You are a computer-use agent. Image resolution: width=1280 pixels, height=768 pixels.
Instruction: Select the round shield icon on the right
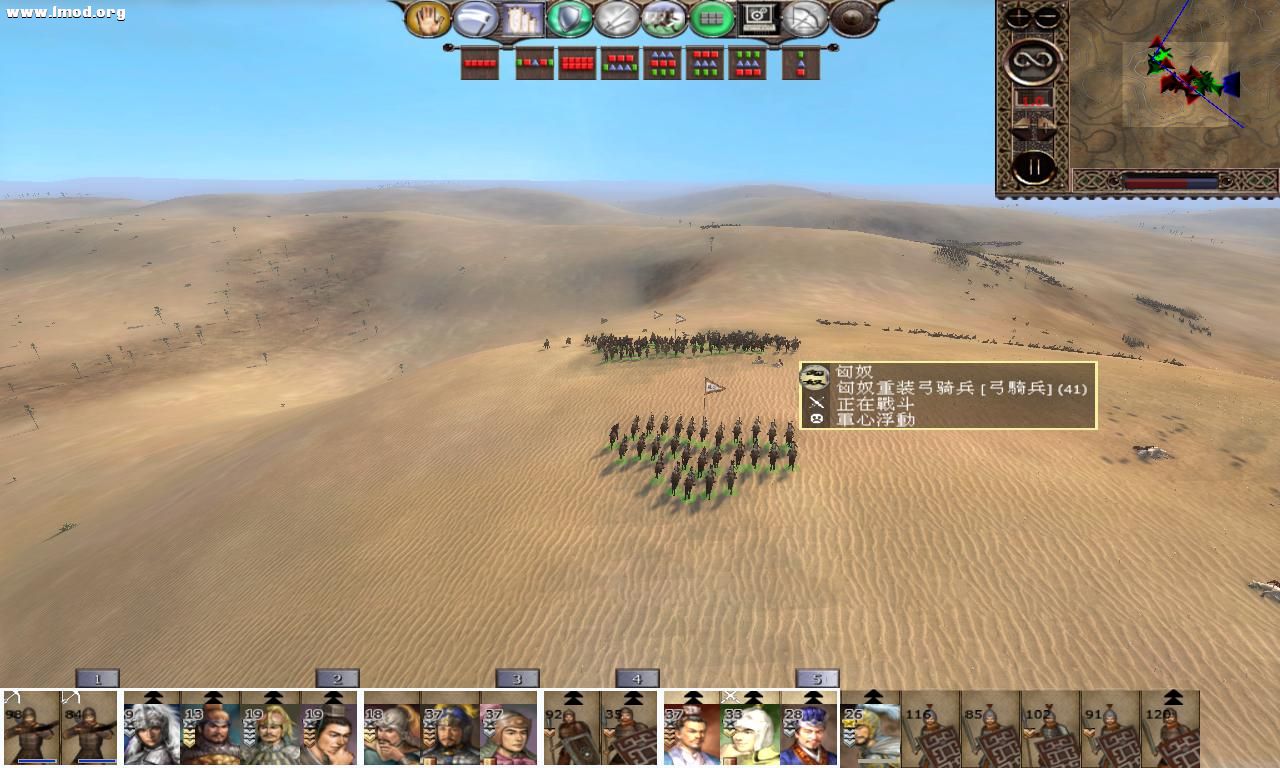[852, 18]
